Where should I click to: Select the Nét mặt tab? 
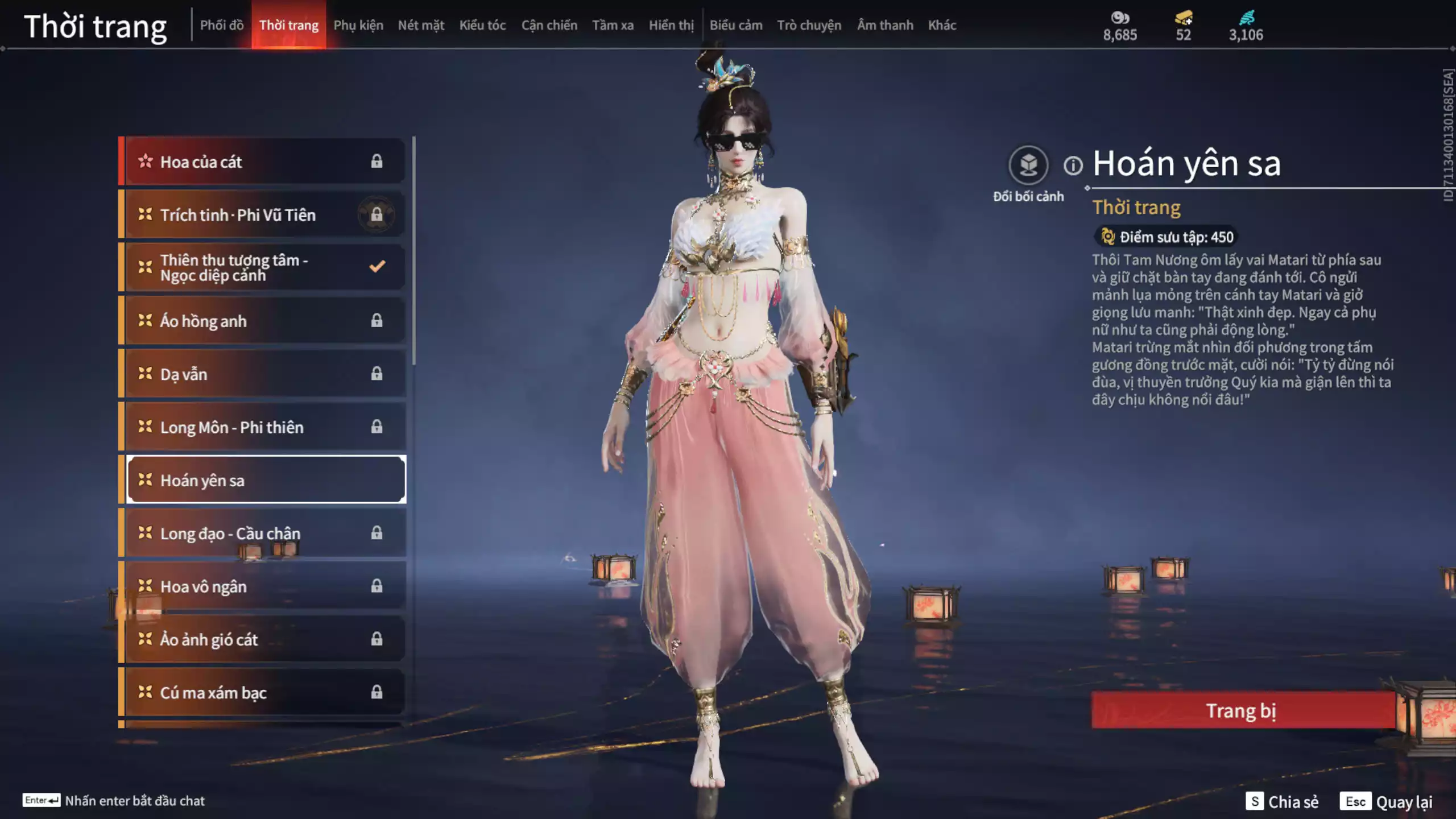(x=421, y=25)
